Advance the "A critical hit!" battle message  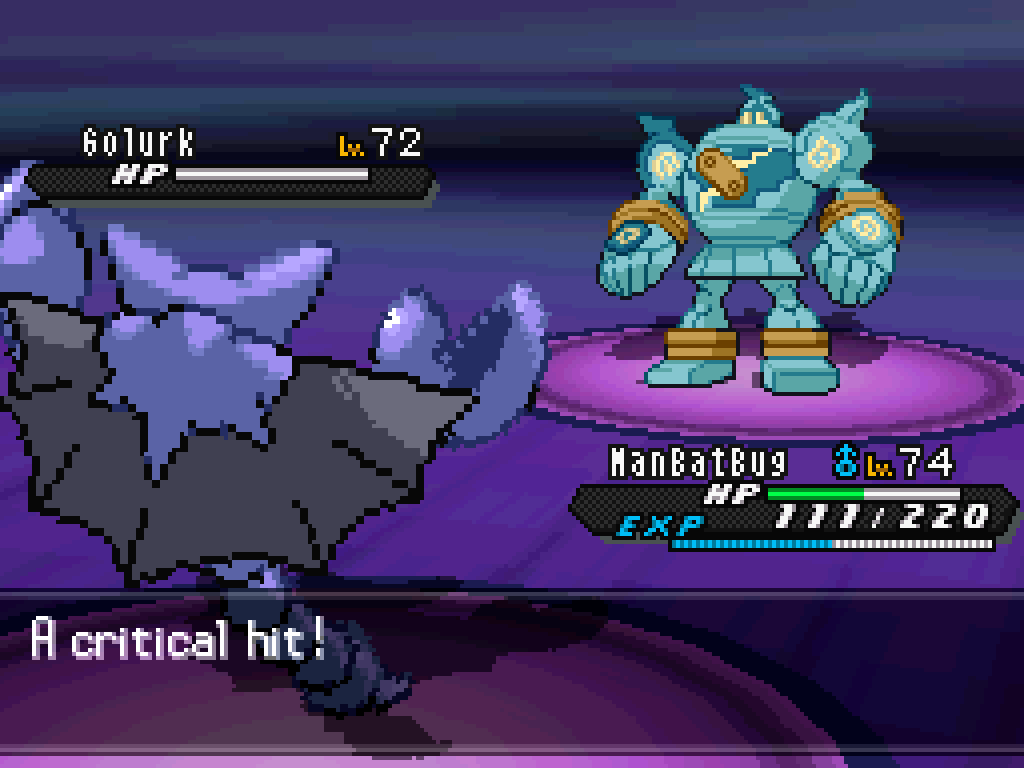[x=512, y=670]
